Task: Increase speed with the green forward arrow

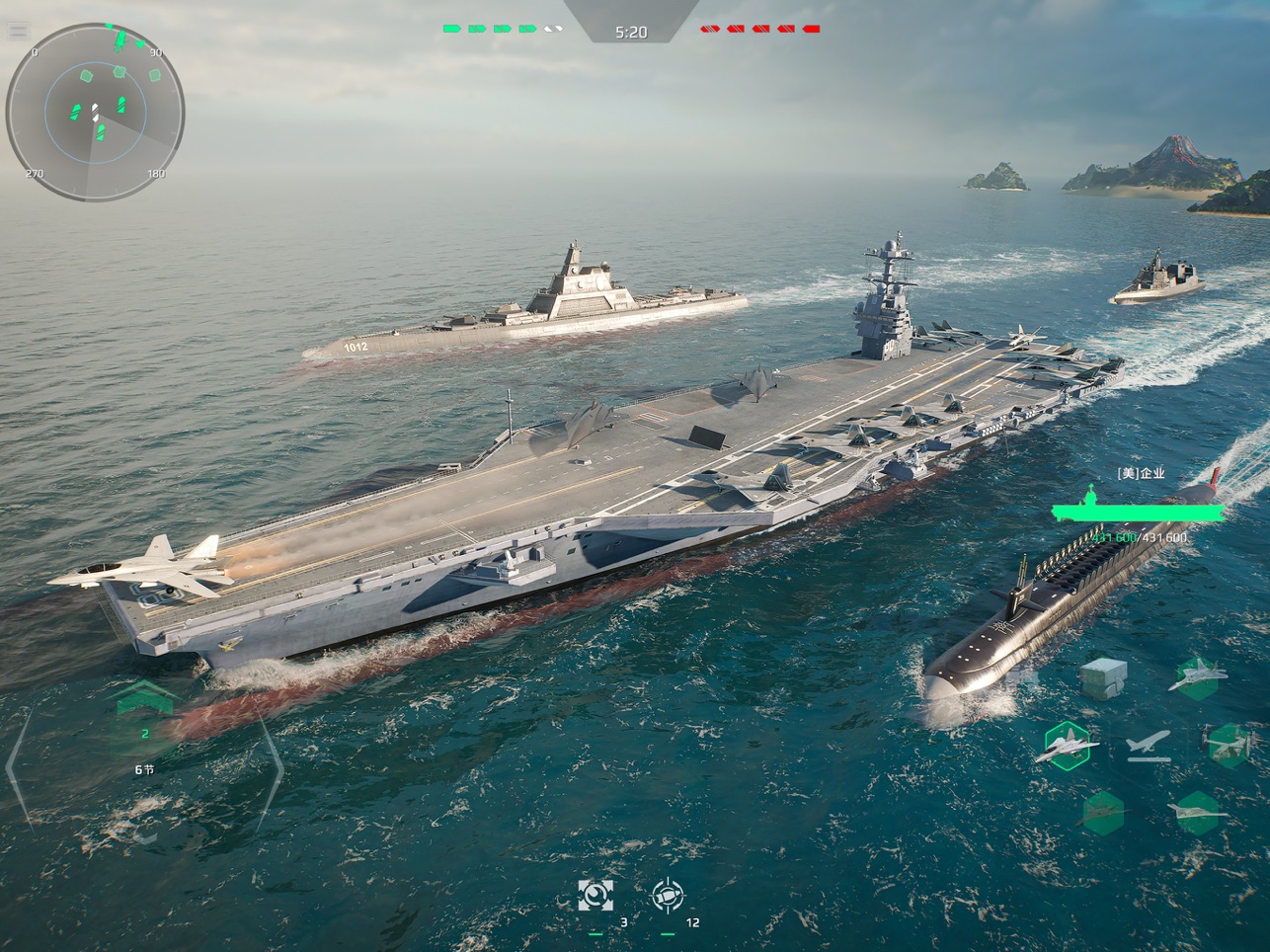Action: (x=144, y=698)
